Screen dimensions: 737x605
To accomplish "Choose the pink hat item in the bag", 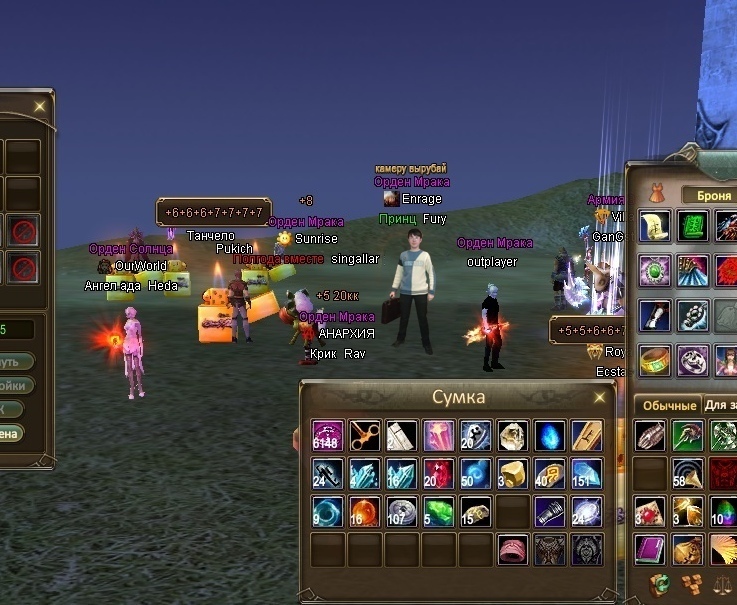I will pos(513,549).
